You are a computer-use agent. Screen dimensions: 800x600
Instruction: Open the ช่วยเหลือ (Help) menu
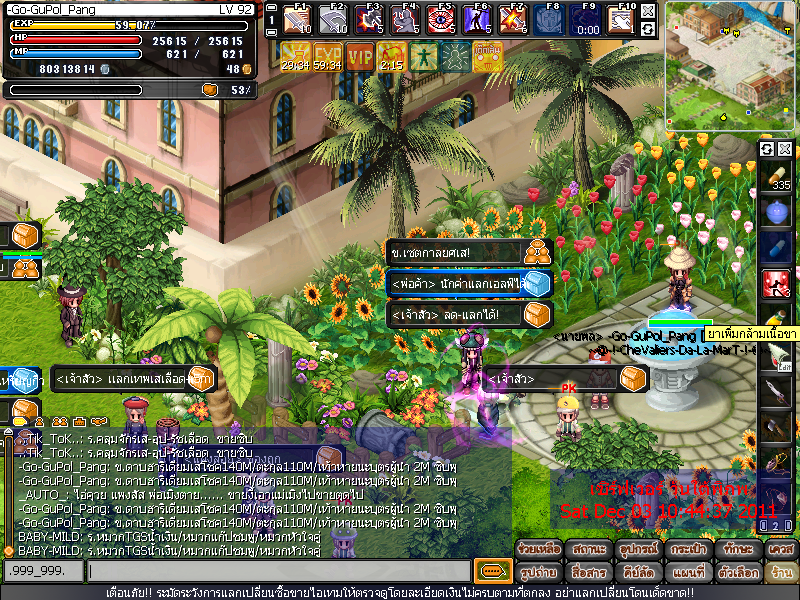click(x=538, y=549)
